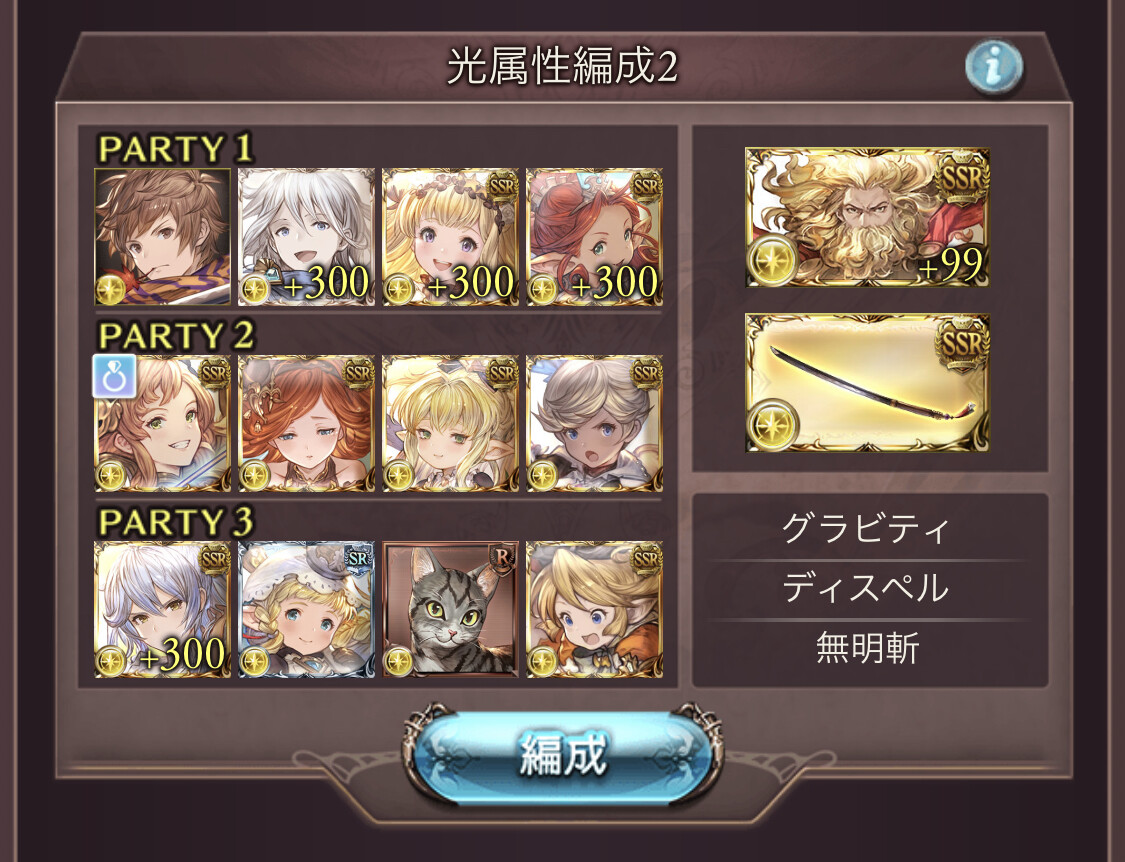Select the blonde elf-eared girl in Party 2
Screen dimensions: 1125x862
tap(450, 424)
